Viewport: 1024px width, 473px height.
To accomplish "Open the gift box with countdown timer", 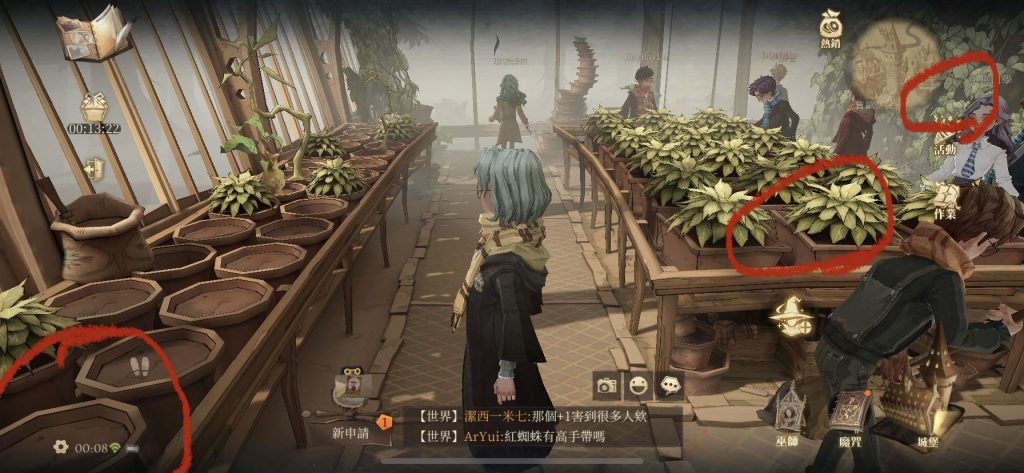I will pos(95,107).
